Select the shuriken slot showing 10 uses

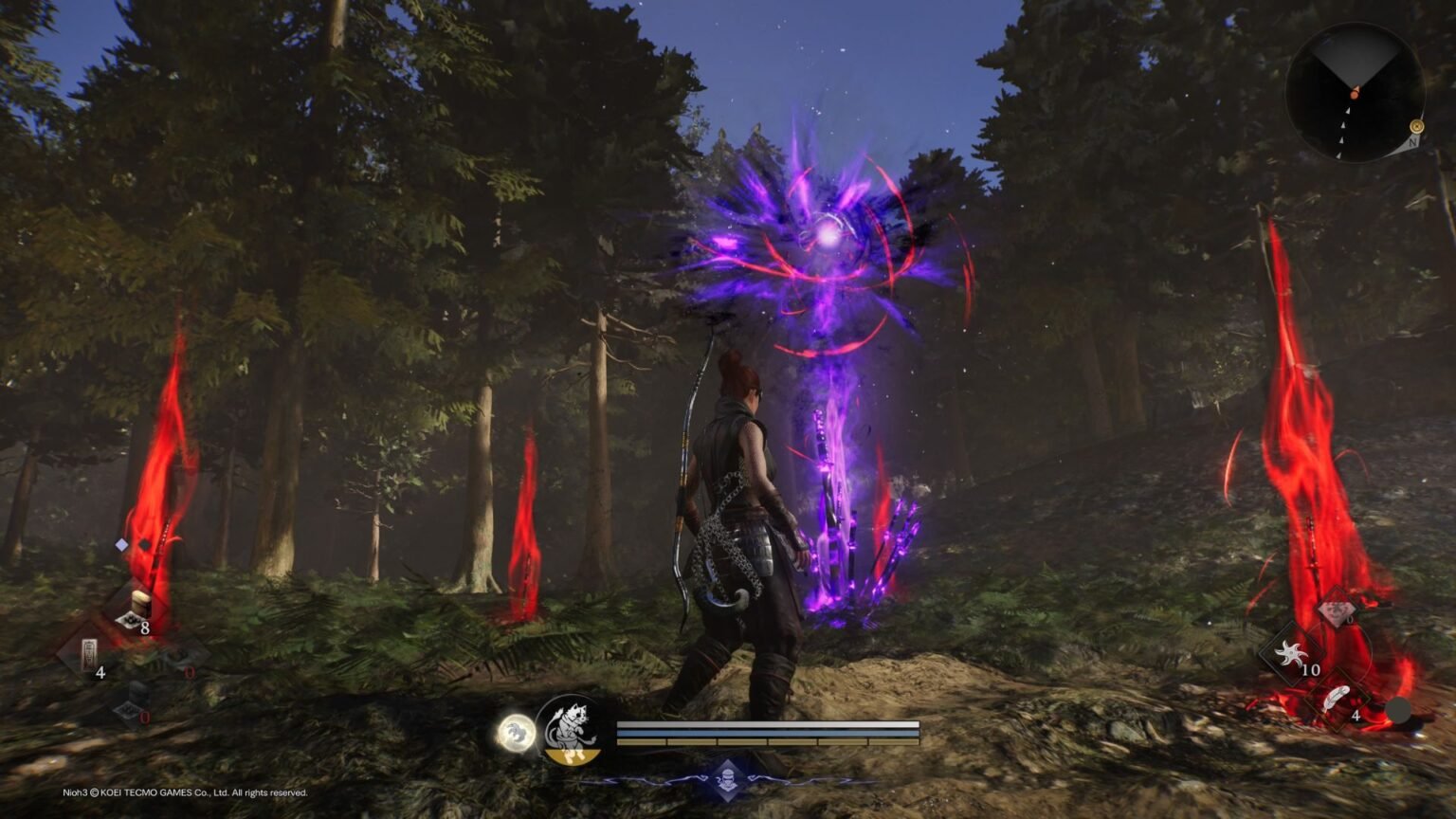[x=1292, y=654]
